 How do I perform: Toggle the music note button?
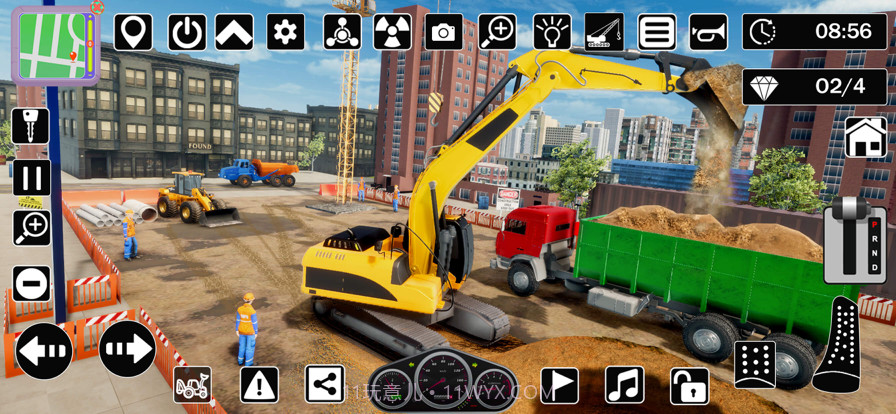(x=624, y=385)
